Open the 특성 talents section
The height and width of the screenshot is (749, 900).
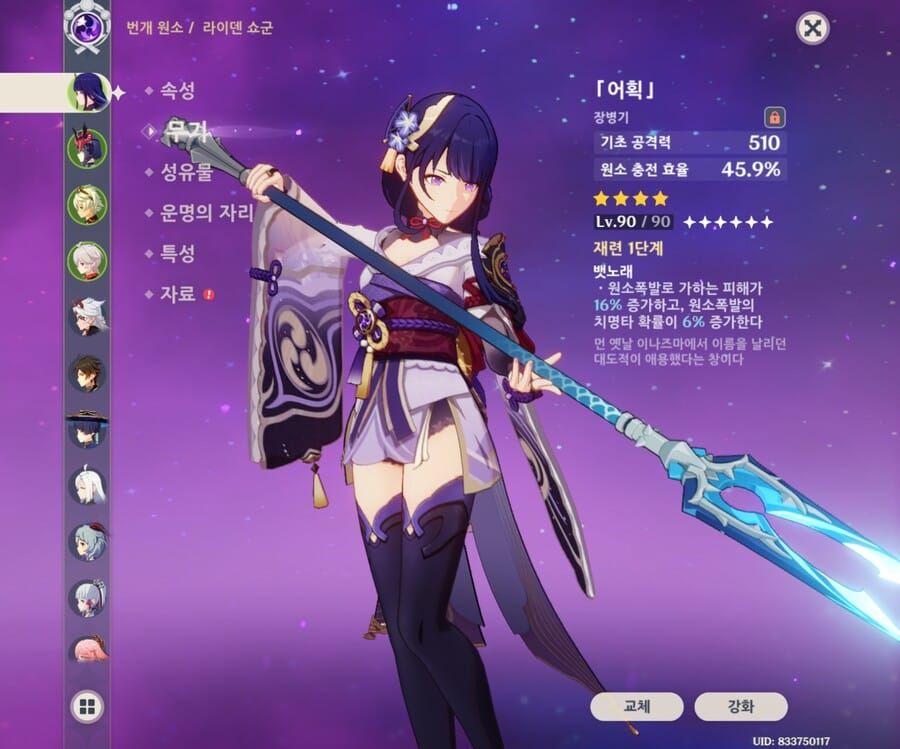click(177, 253)
